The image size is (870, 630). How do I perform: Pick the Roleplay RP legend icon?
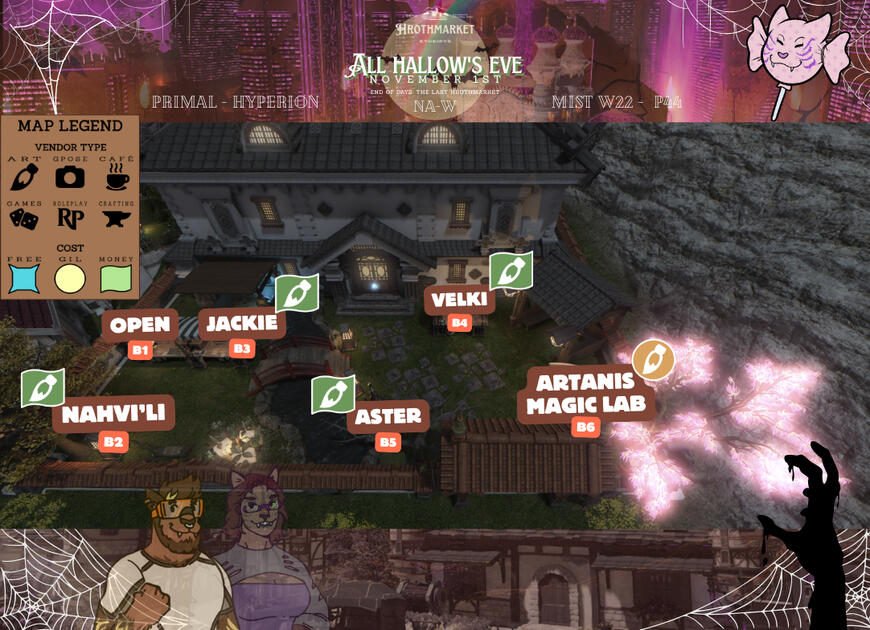tap(70, 219)
